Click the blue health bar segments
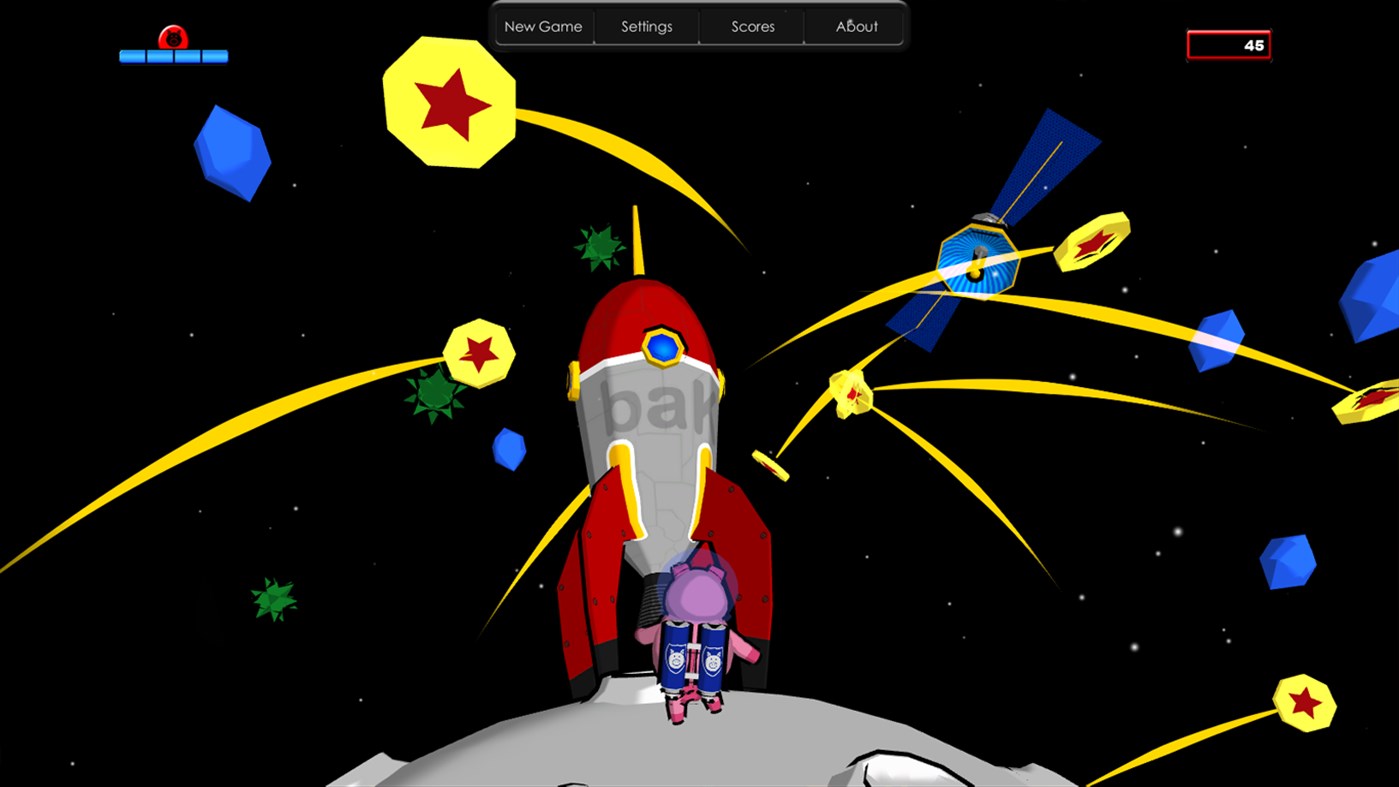Image resolution: width=1399 pixels, height=787 pixels. [172, 57]
